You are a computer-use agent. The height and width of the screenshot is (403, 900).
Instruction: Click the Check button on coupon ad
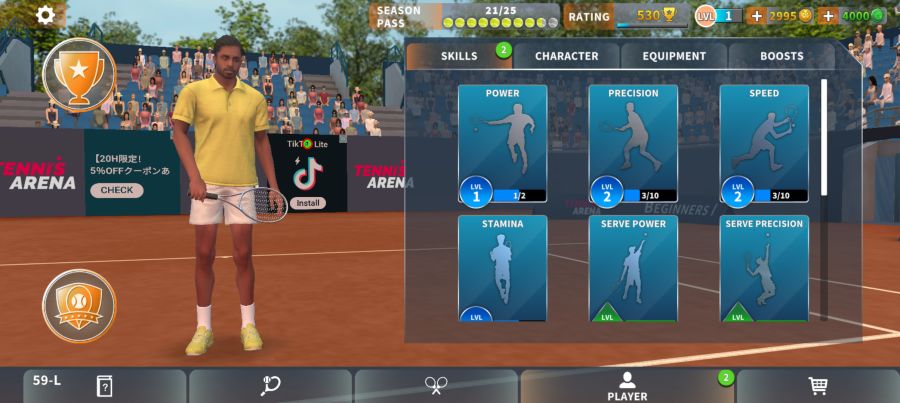point(116,190)
